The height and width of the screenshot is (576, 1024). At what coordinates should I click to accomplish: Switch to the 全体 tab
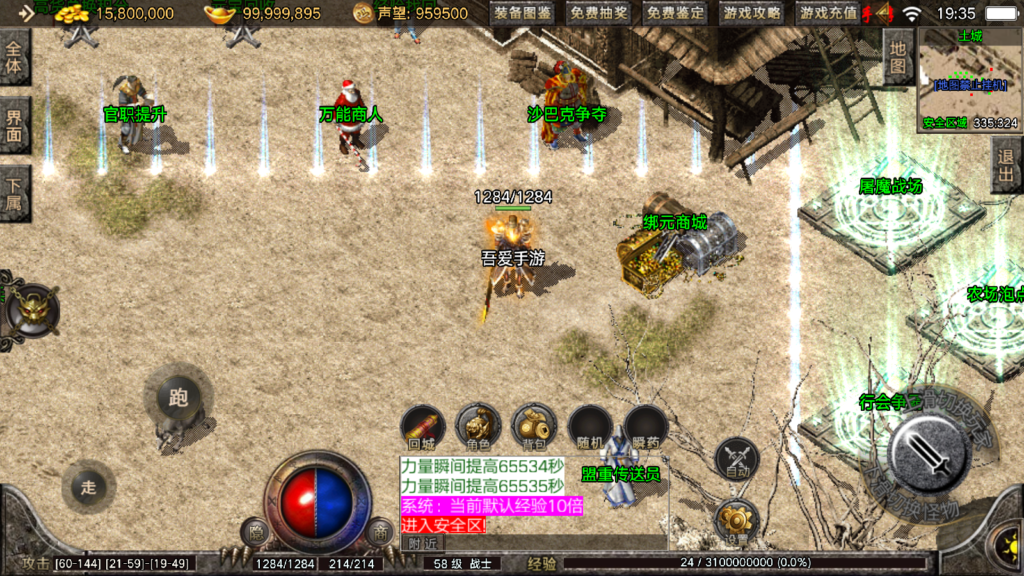click(x=14, y=56)
